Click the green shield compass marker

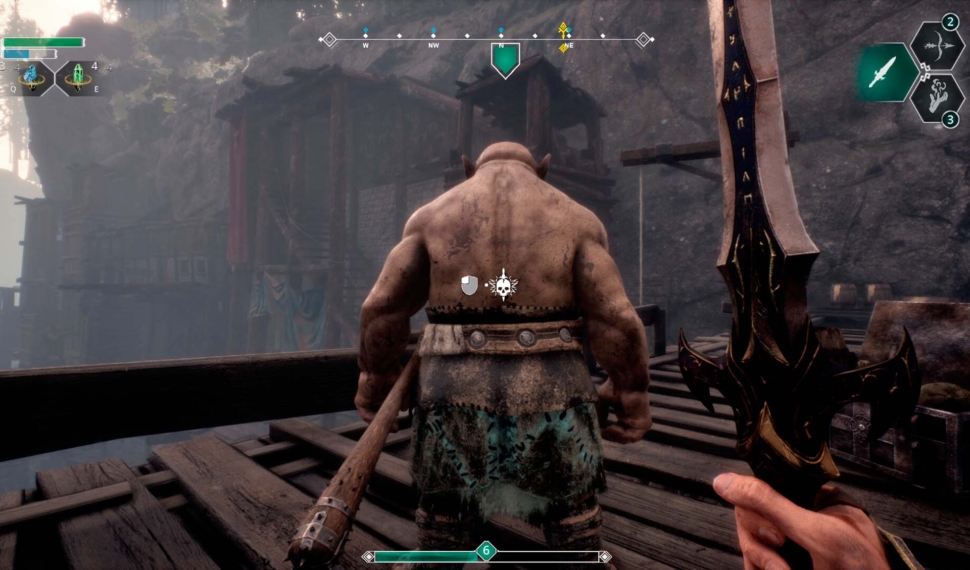pyautogui.click(x=505, y=58)
